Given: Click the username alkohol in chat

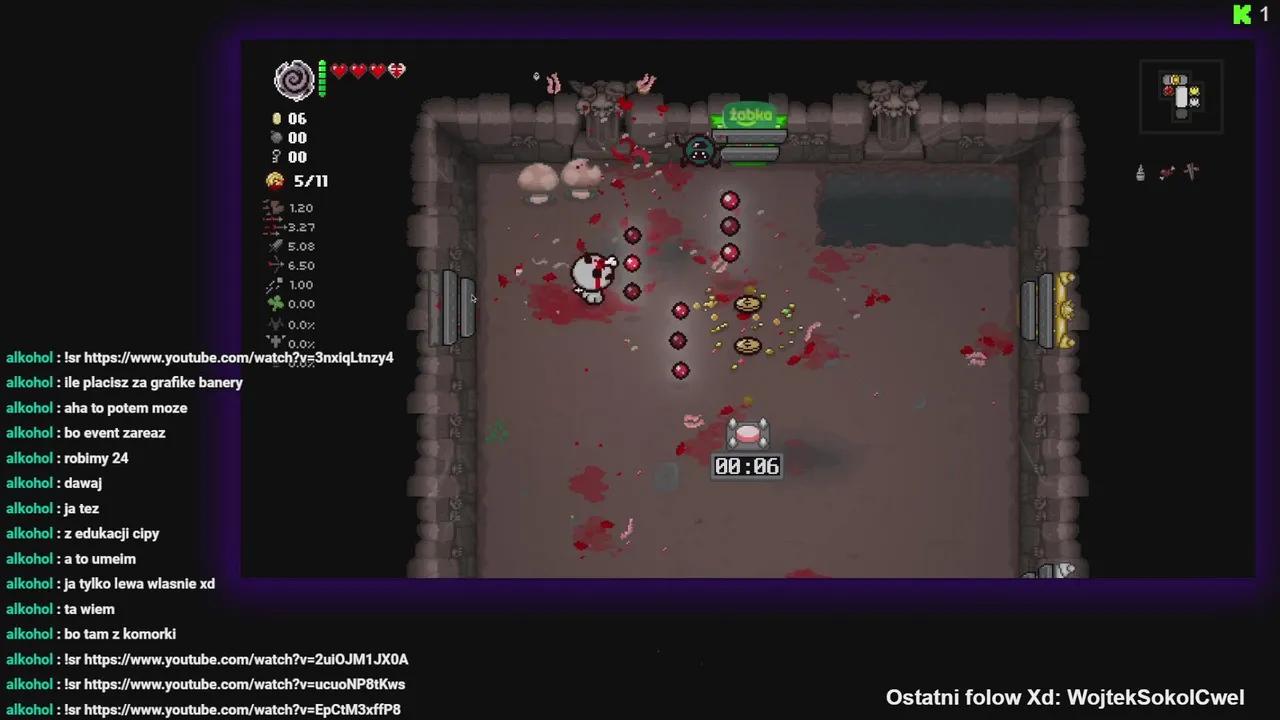Looking at the screenshot, I should [29, 357].
